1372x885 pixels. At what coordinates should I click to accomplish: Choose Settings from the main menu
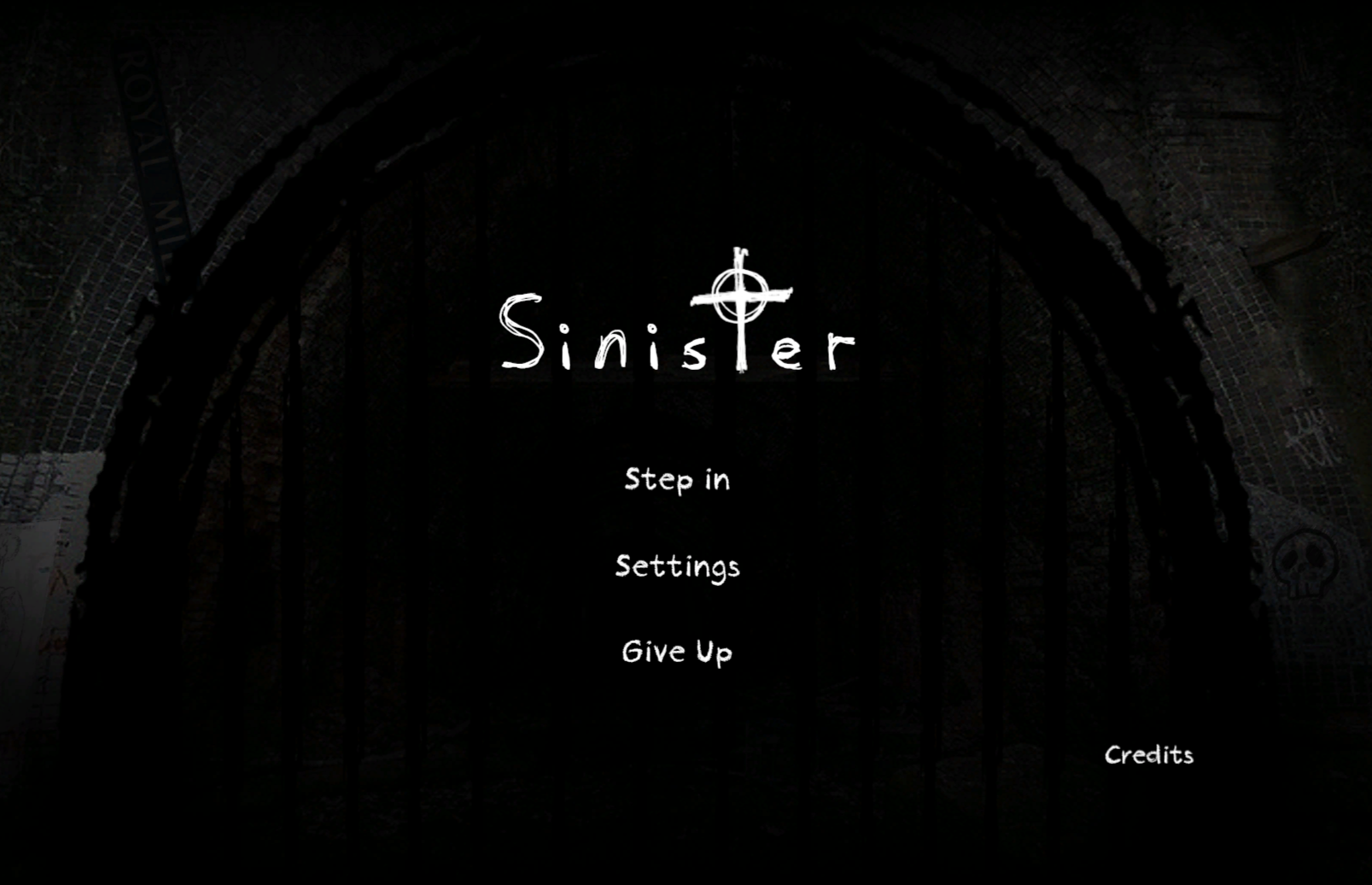(678, 566)
